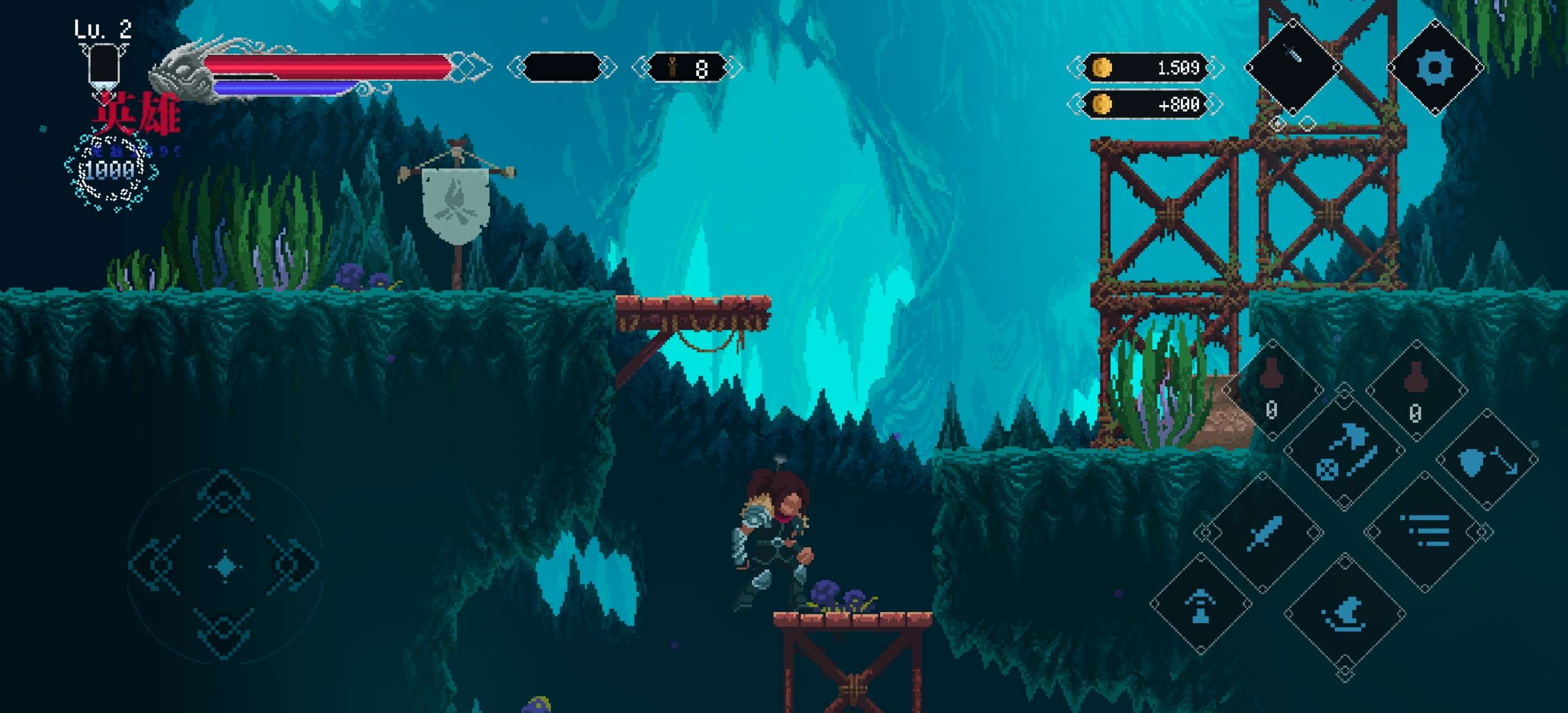1568x713 pixels.
Task: Open the settings gear menu
Action: 1435,67
